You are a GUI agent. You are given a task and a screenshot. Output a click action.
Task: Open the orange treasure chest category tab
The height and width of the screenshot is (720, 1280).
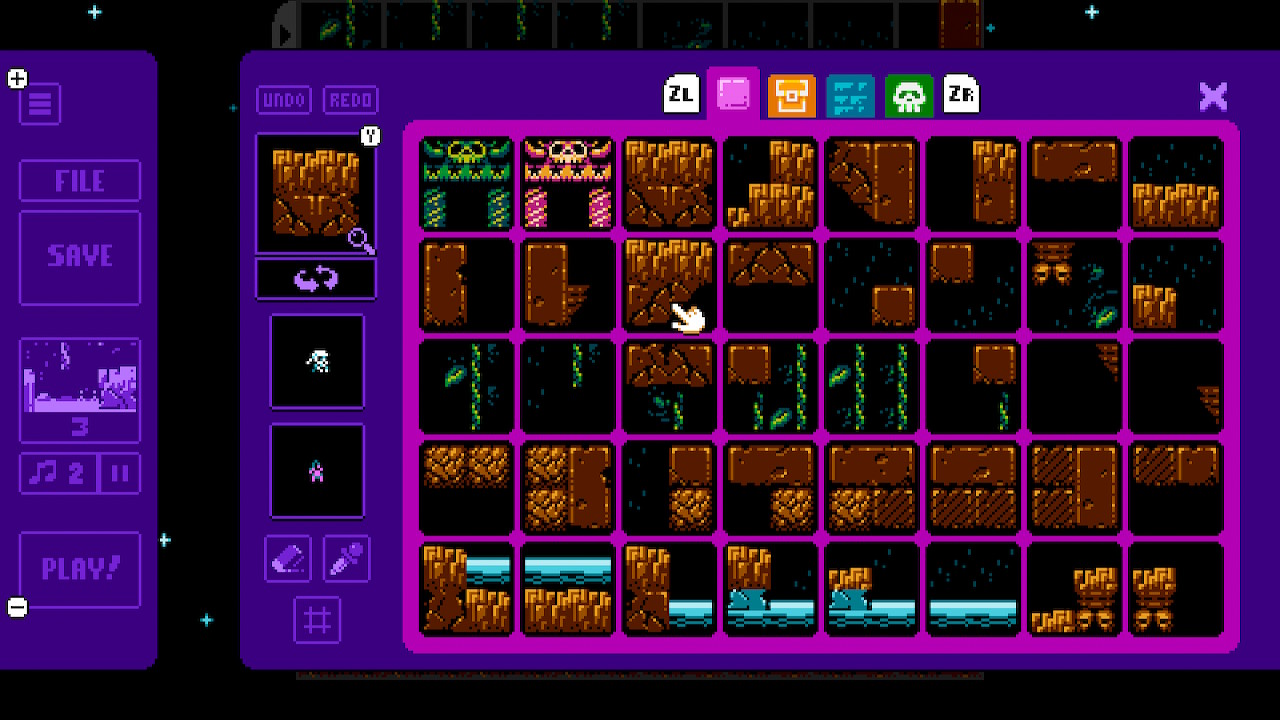coord(793,96)
